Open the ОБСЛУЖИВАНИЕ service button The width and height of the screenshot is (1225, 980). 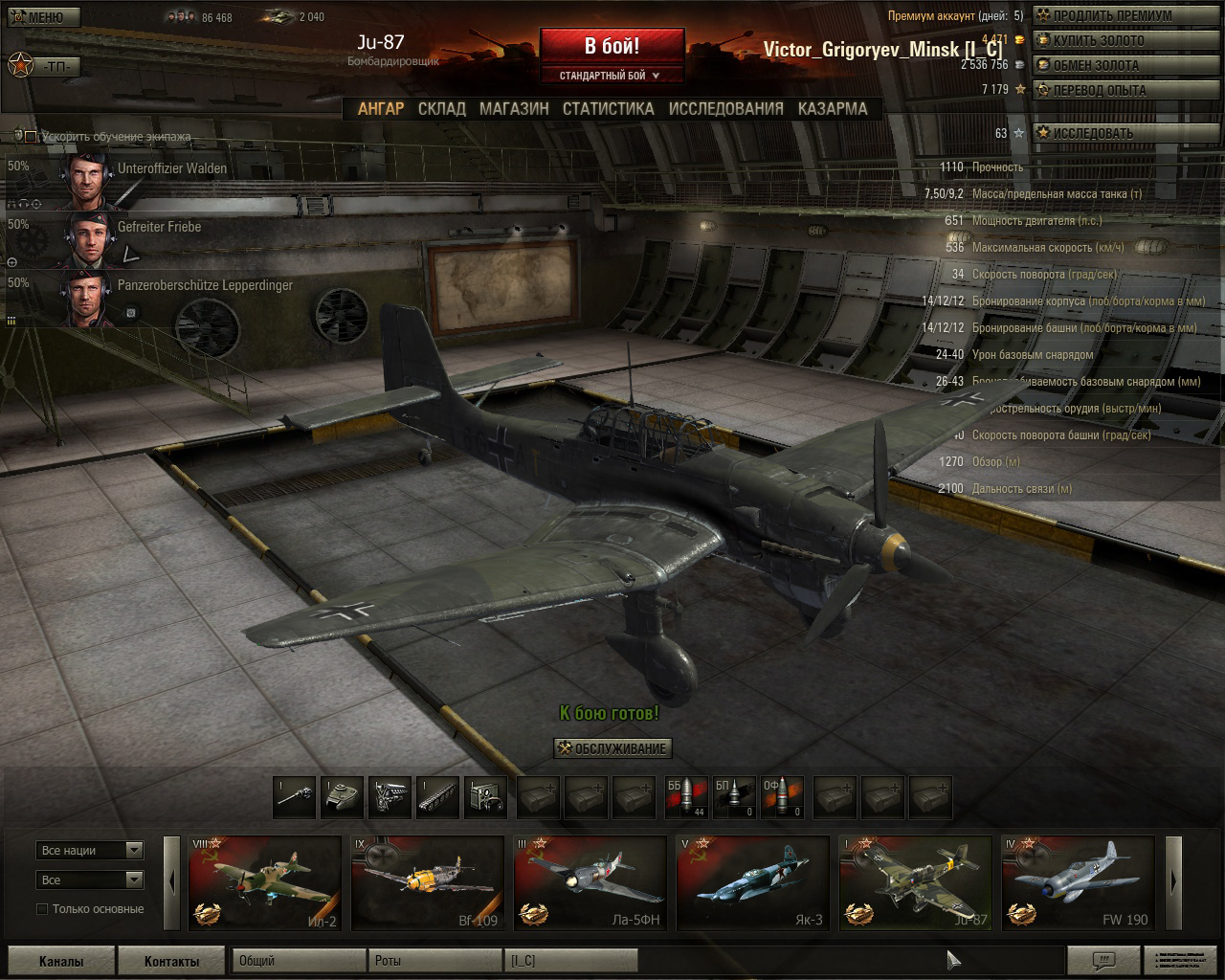612,748
